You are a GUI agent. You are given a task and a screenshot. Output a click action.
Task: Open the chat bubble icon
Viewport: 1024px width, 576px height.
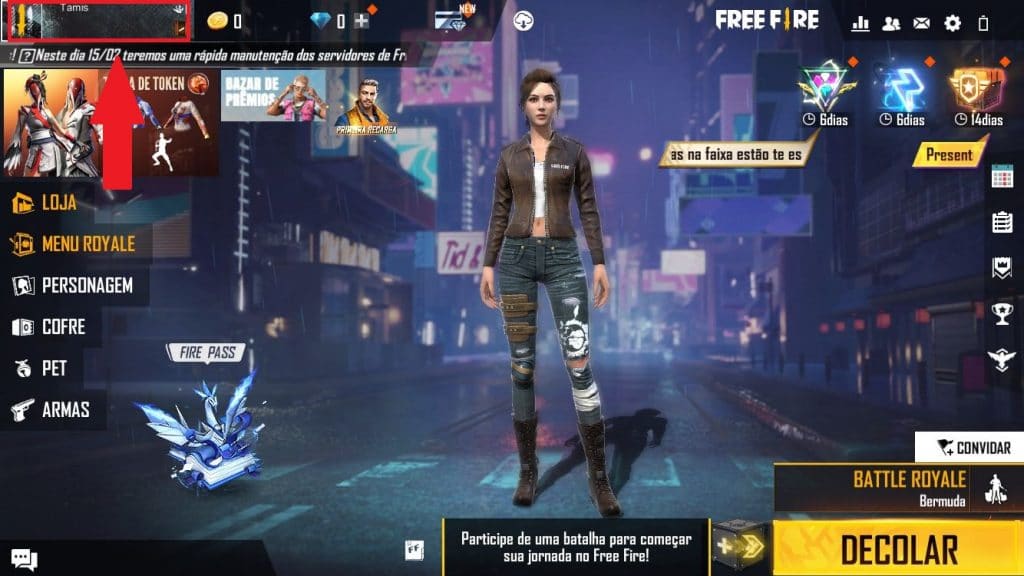pos(24,560)
